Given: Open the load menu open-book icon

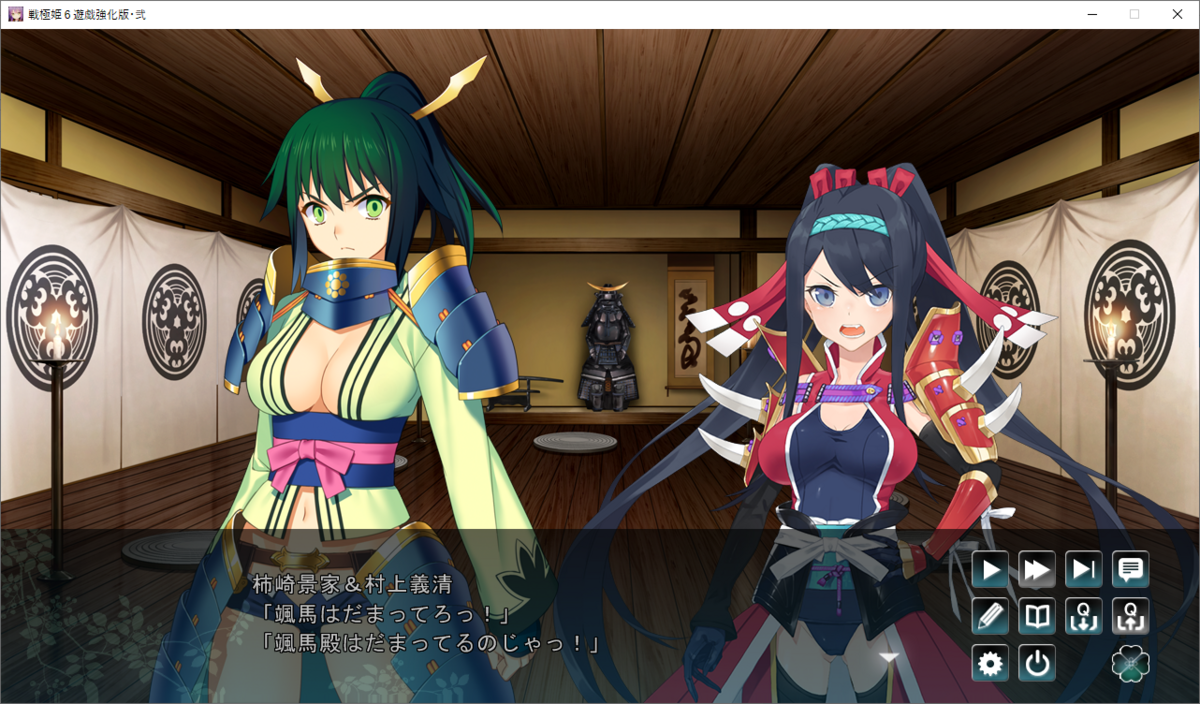Looking at the screenshot, I should click(x=1037, y=616).
